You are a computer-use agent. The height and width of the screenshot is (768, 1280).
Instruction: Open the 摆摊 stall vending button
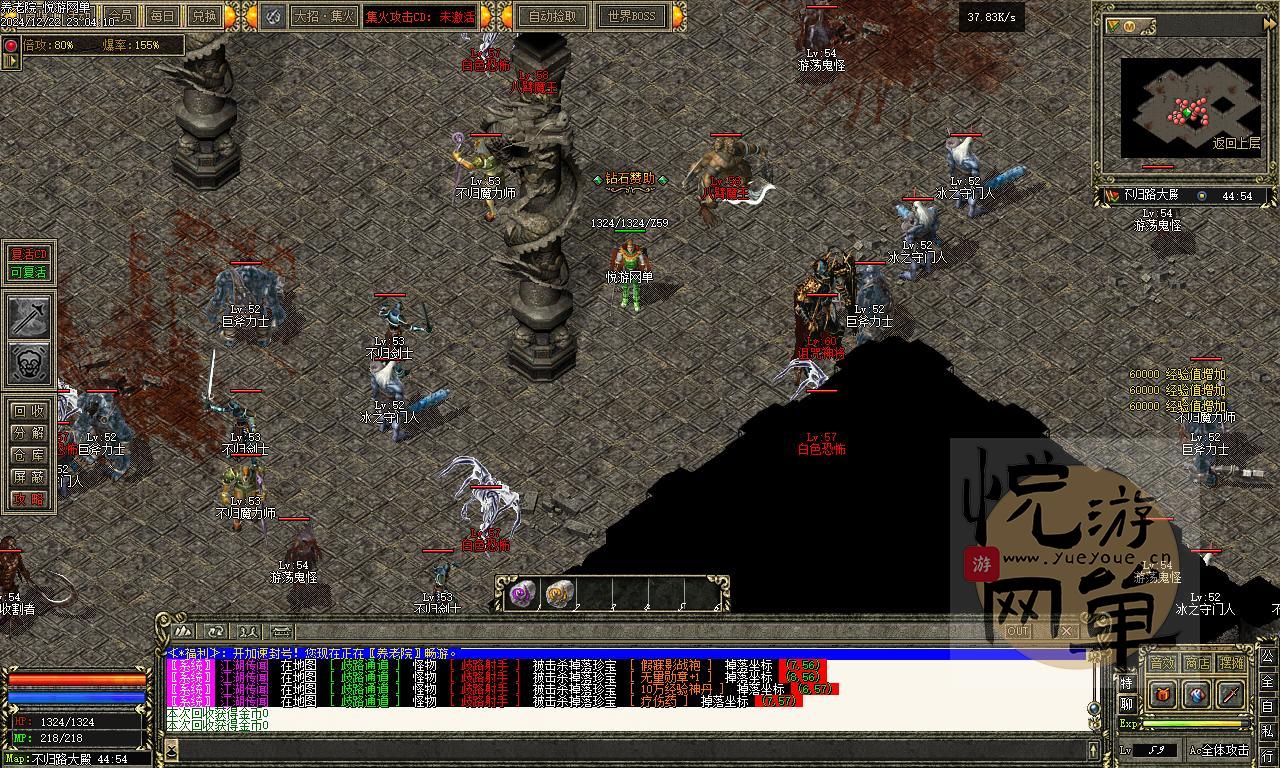coord(1232,663)
